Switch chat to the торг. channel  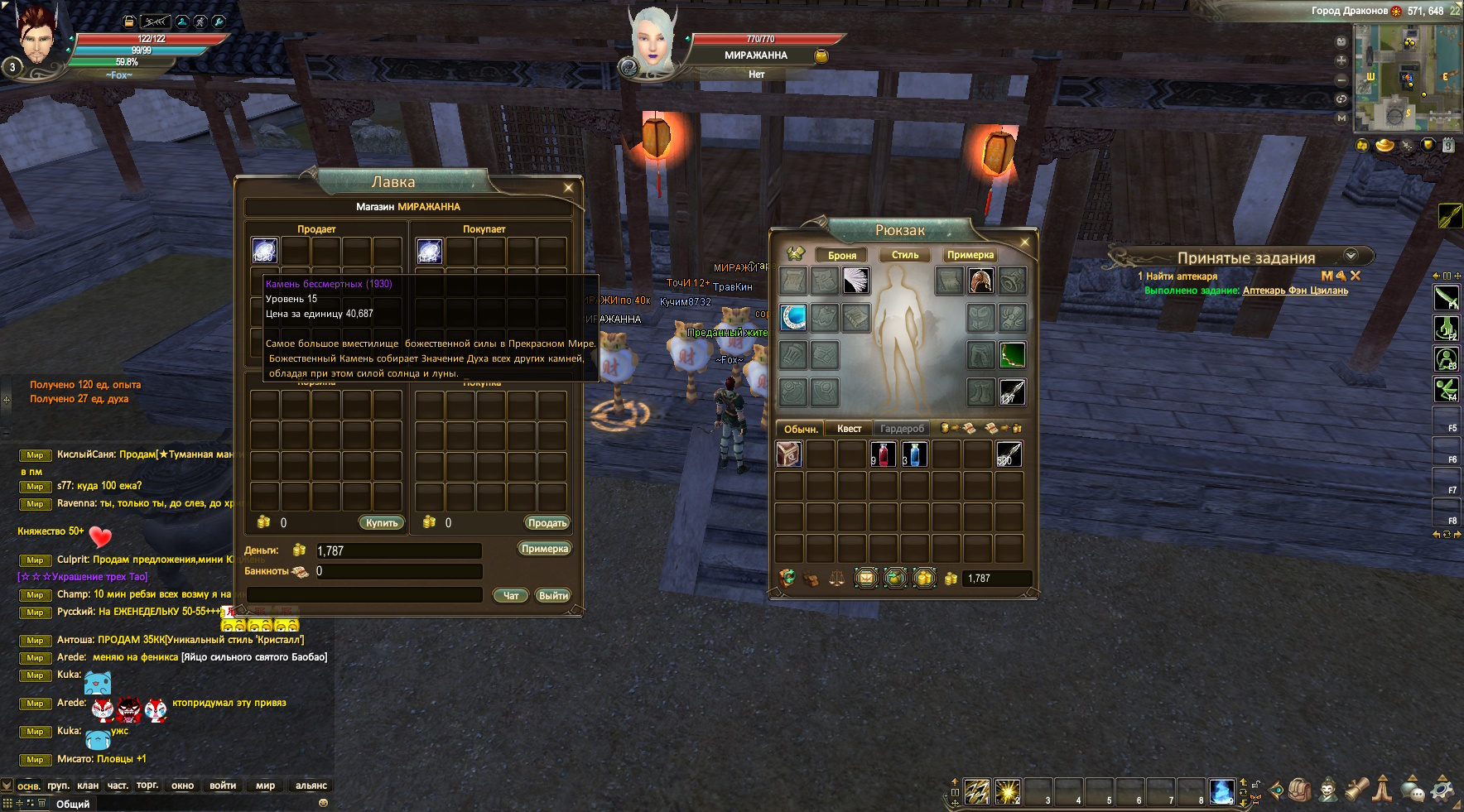click(x=147, y=786)
